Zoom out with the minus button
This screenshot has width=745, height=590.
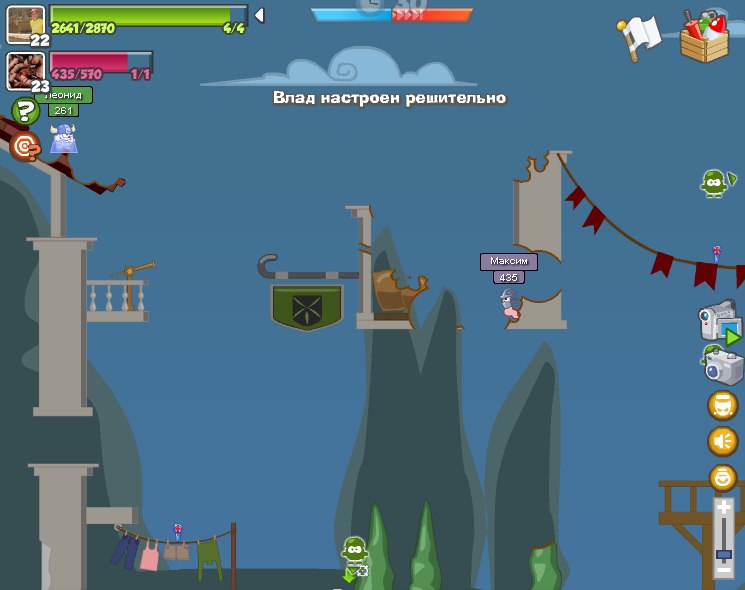click(724, 568)
